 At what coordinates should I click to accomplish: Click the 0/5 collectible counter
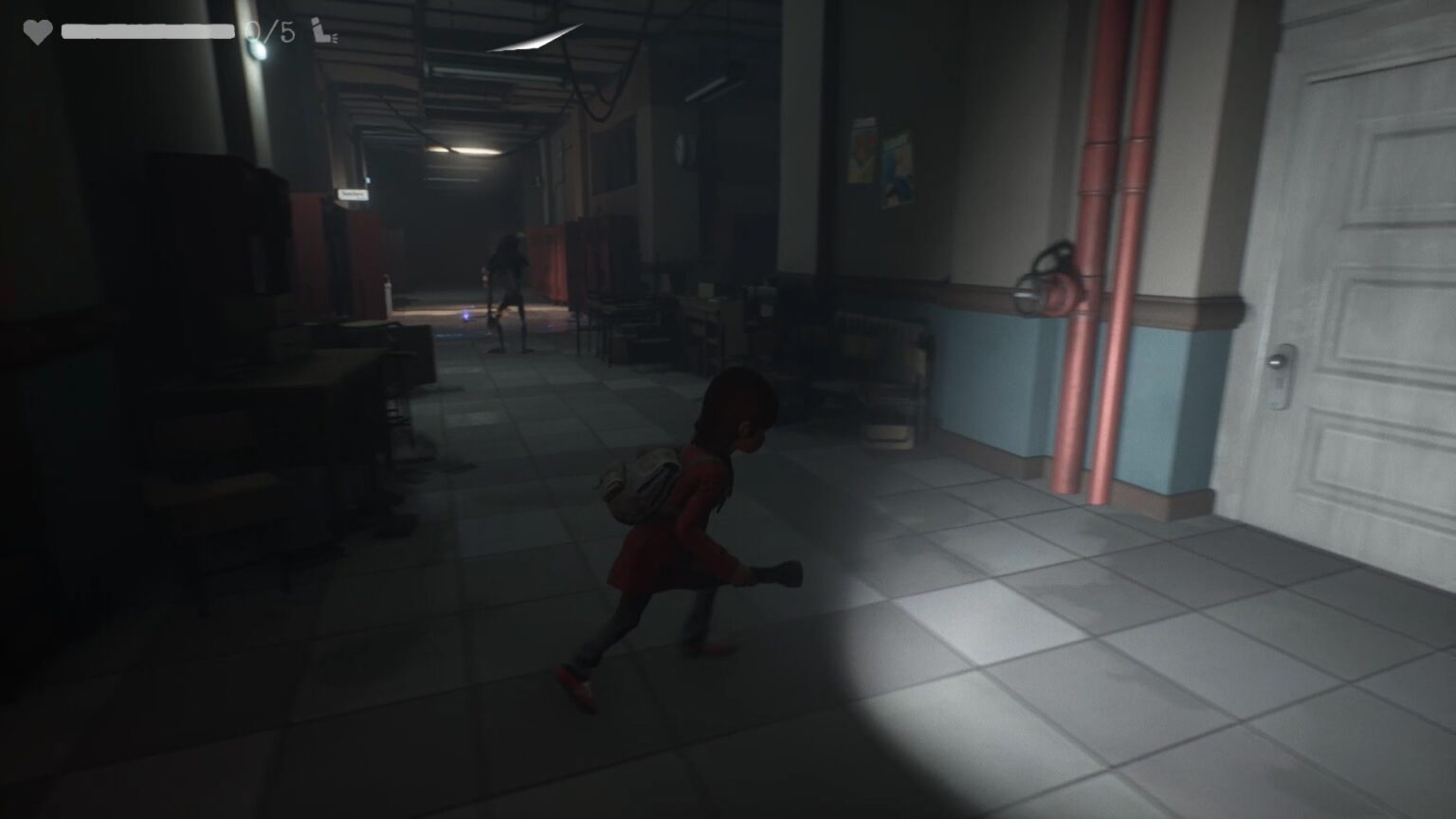coord(269,28)
